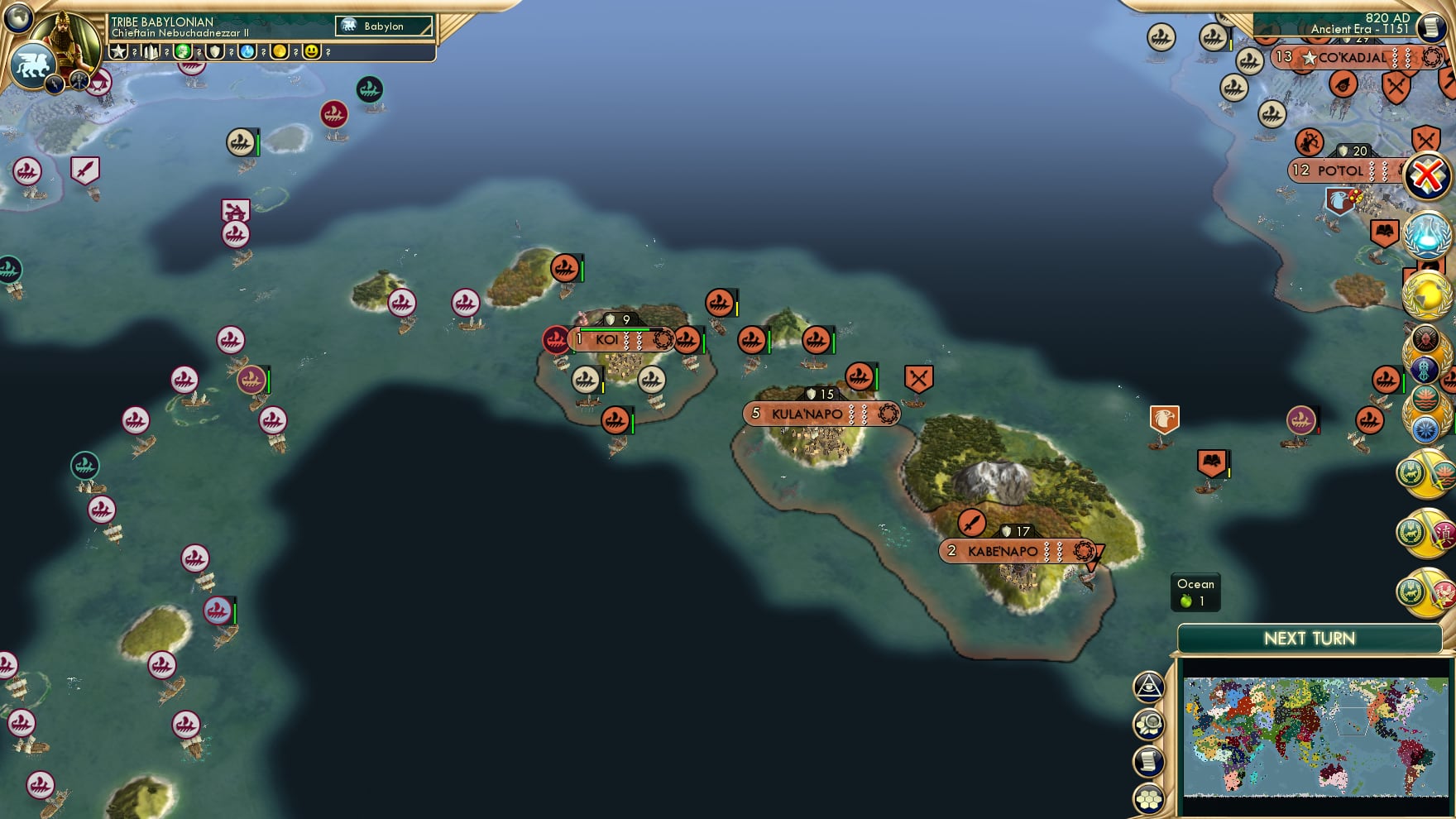Screen dimensions: 1456x819
Task: Open the Babylon civilization dropdown banner
Action: pyautogui.click(x=385, y=26)
